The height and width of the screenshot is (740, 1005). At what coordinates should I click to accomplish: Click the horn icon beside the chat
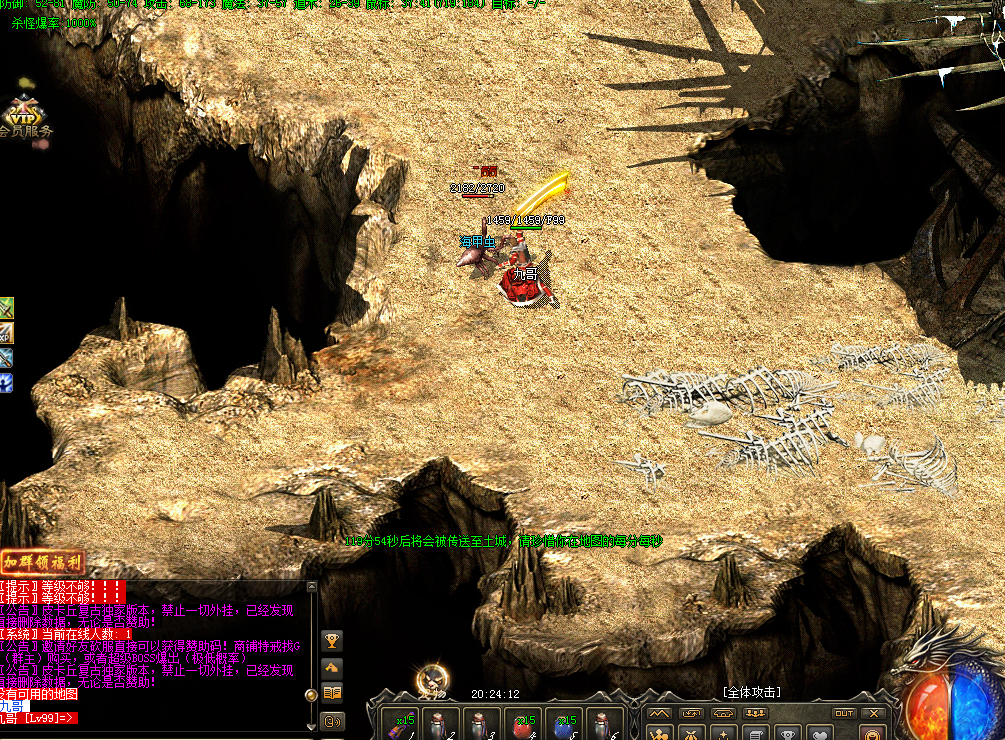click(332, 667)
